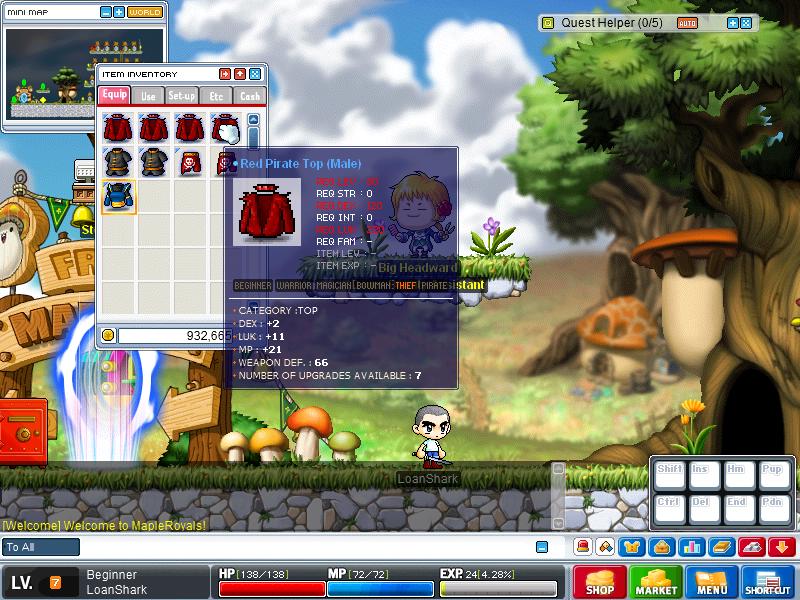Select the red skull pants slot

[x=188, y=162]
